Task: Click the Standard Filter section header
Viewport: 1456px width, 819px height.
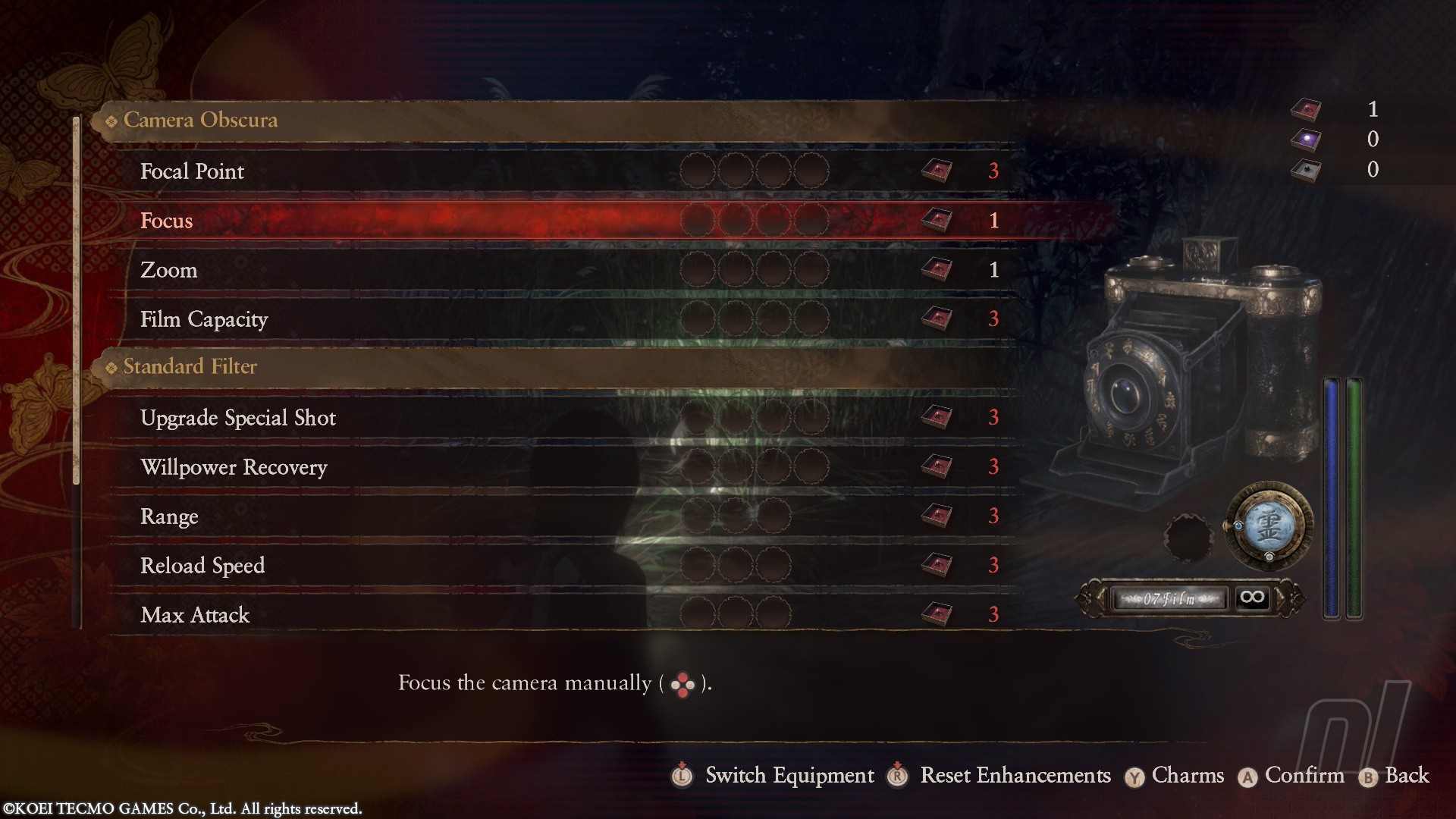Action: pos(190,367)
